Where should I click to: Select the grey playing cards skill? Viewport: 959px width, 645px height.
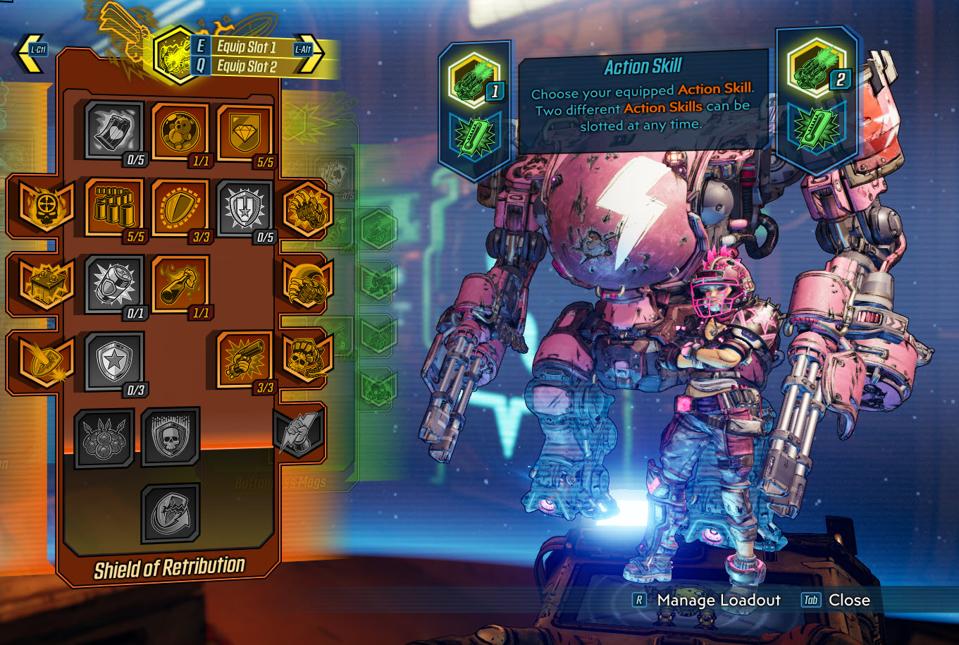pos(114,130)
